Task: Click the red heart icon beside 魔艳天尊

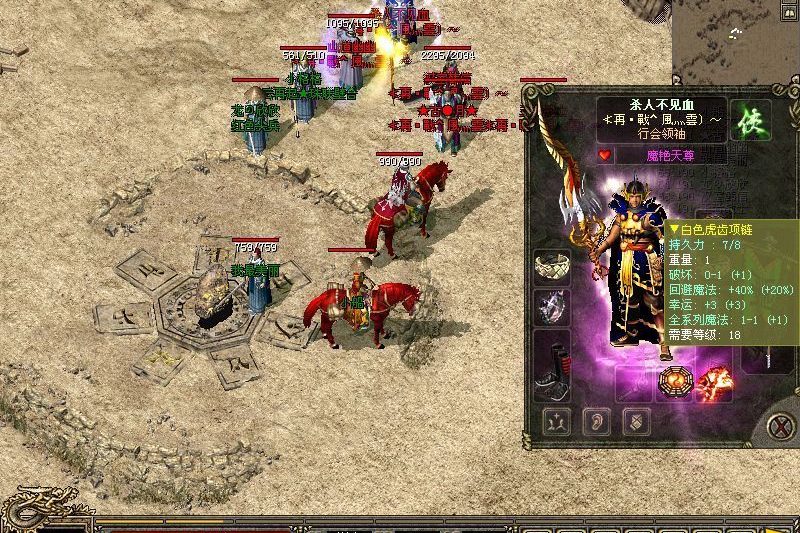Action: pyautogui.click(x=604, y=155)
